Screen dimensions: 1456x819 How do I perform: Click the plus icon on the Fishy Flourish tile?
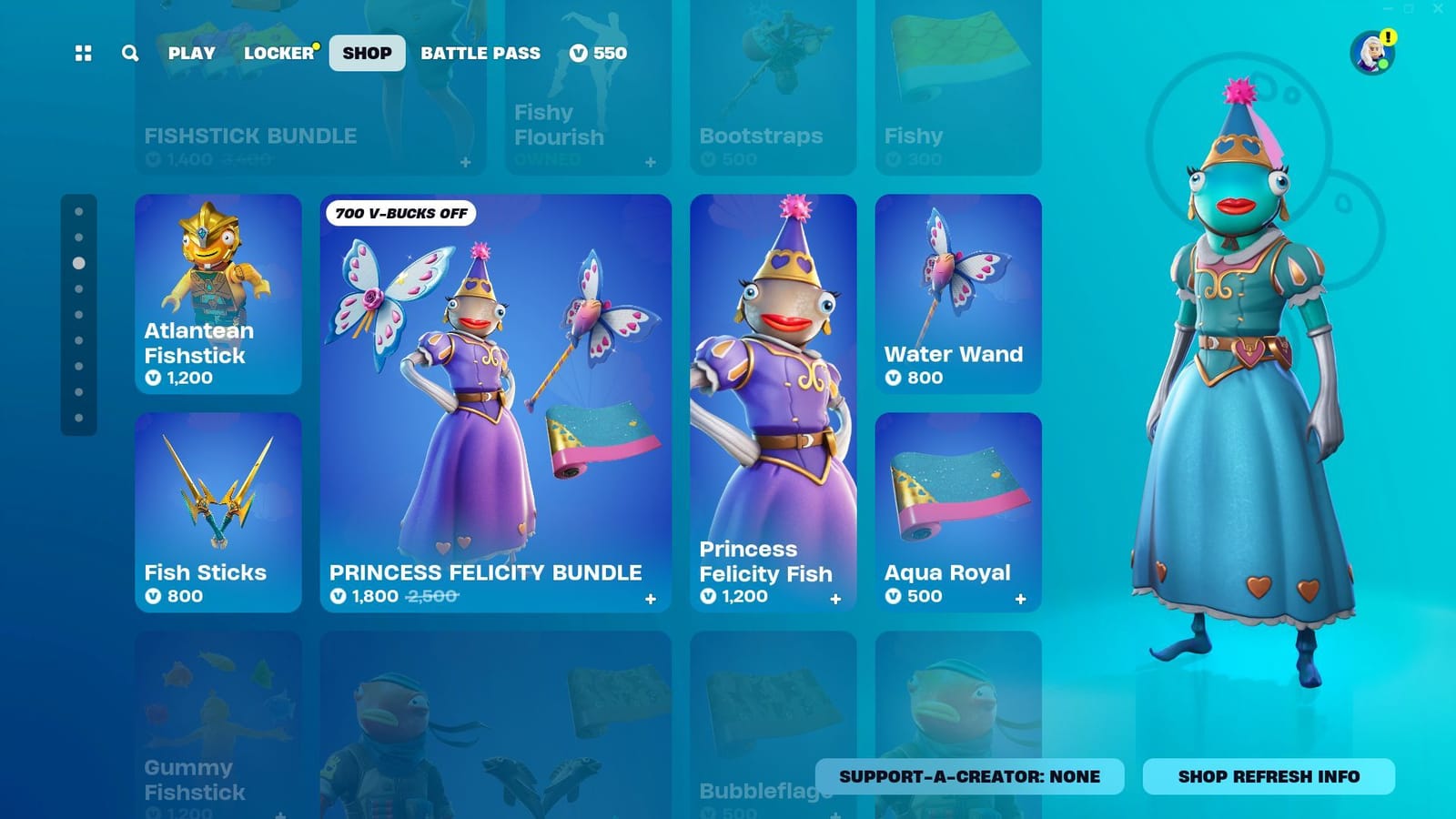(650, 162)
